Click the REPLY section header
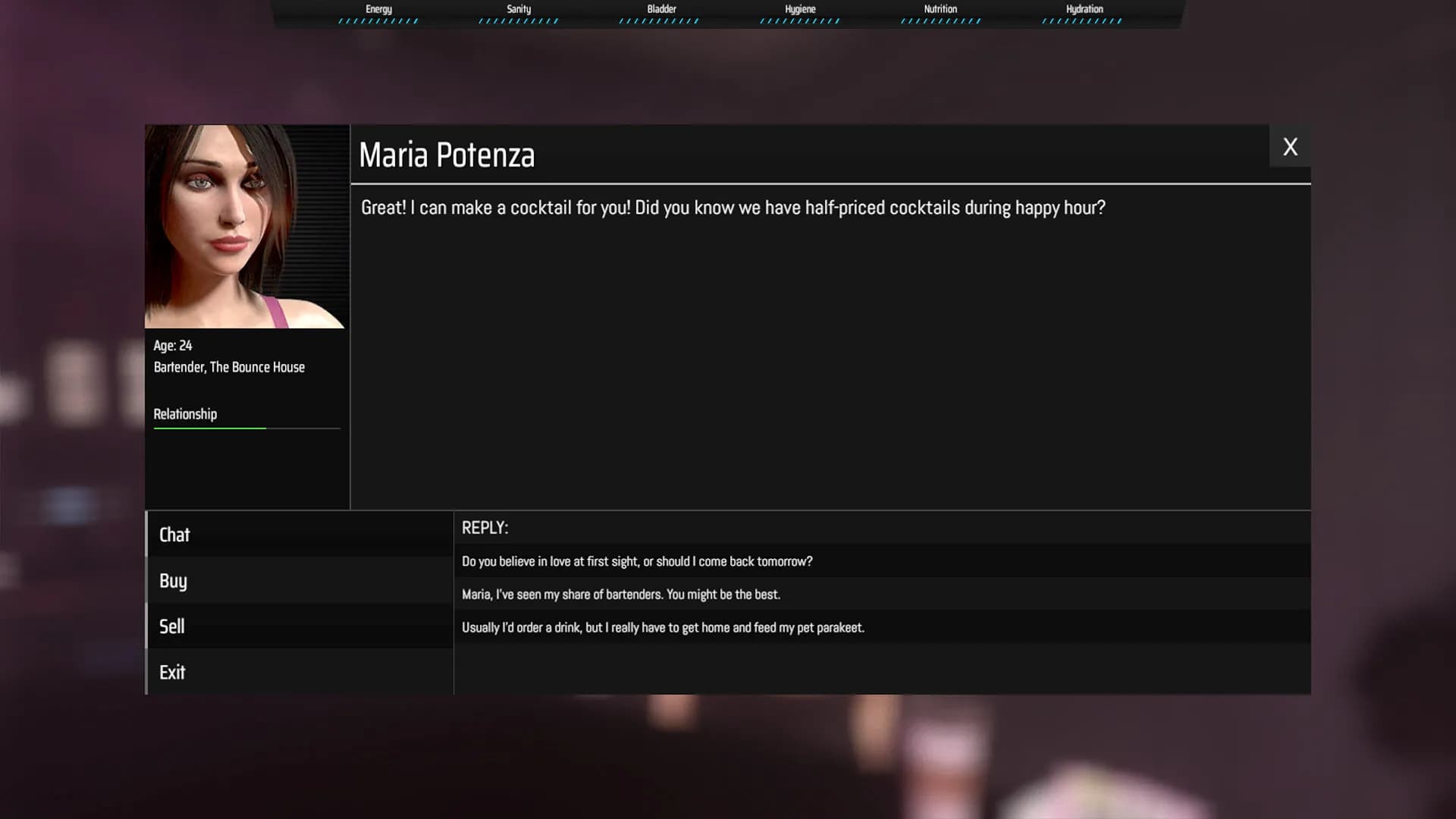Image resolution: width=1456 pixels, height=819 pixels. click(x=485, y=528)
